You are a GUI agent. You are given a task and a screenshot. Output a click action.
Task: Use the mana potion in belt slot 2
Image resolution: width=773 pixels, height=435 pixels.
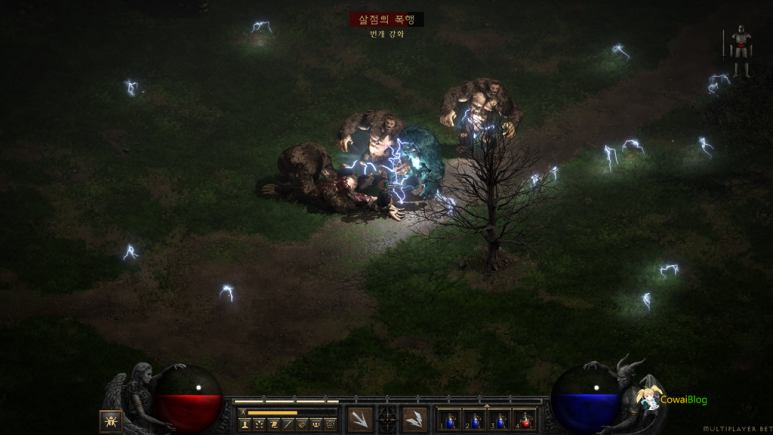pyautogui.click(x=475, y=420)
